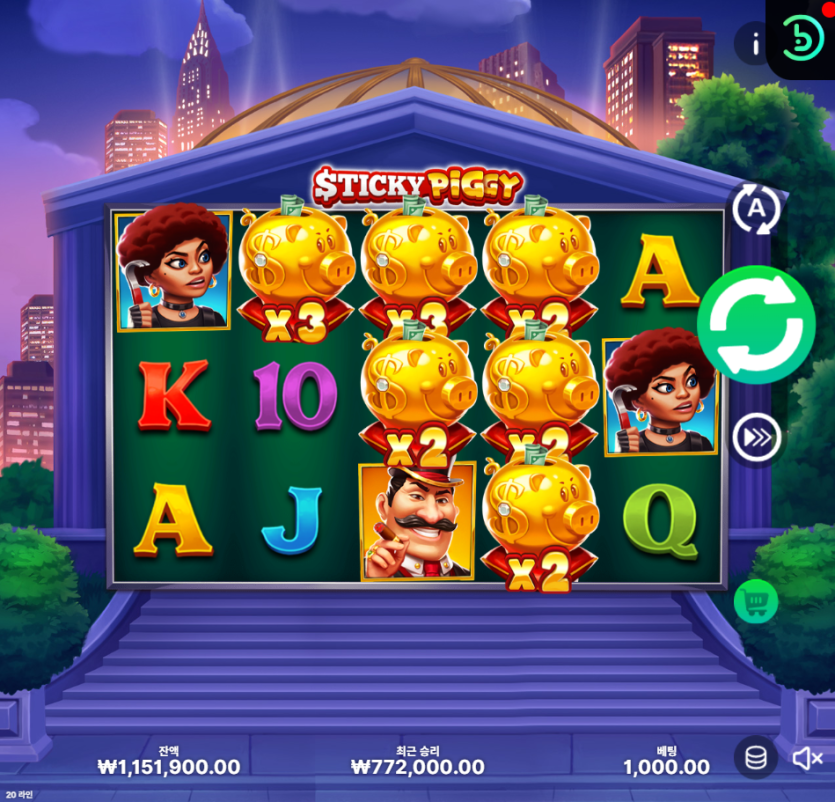Toggle the sound speaker icon
This screenshot has width=835, height=802.
coord(806,759)
